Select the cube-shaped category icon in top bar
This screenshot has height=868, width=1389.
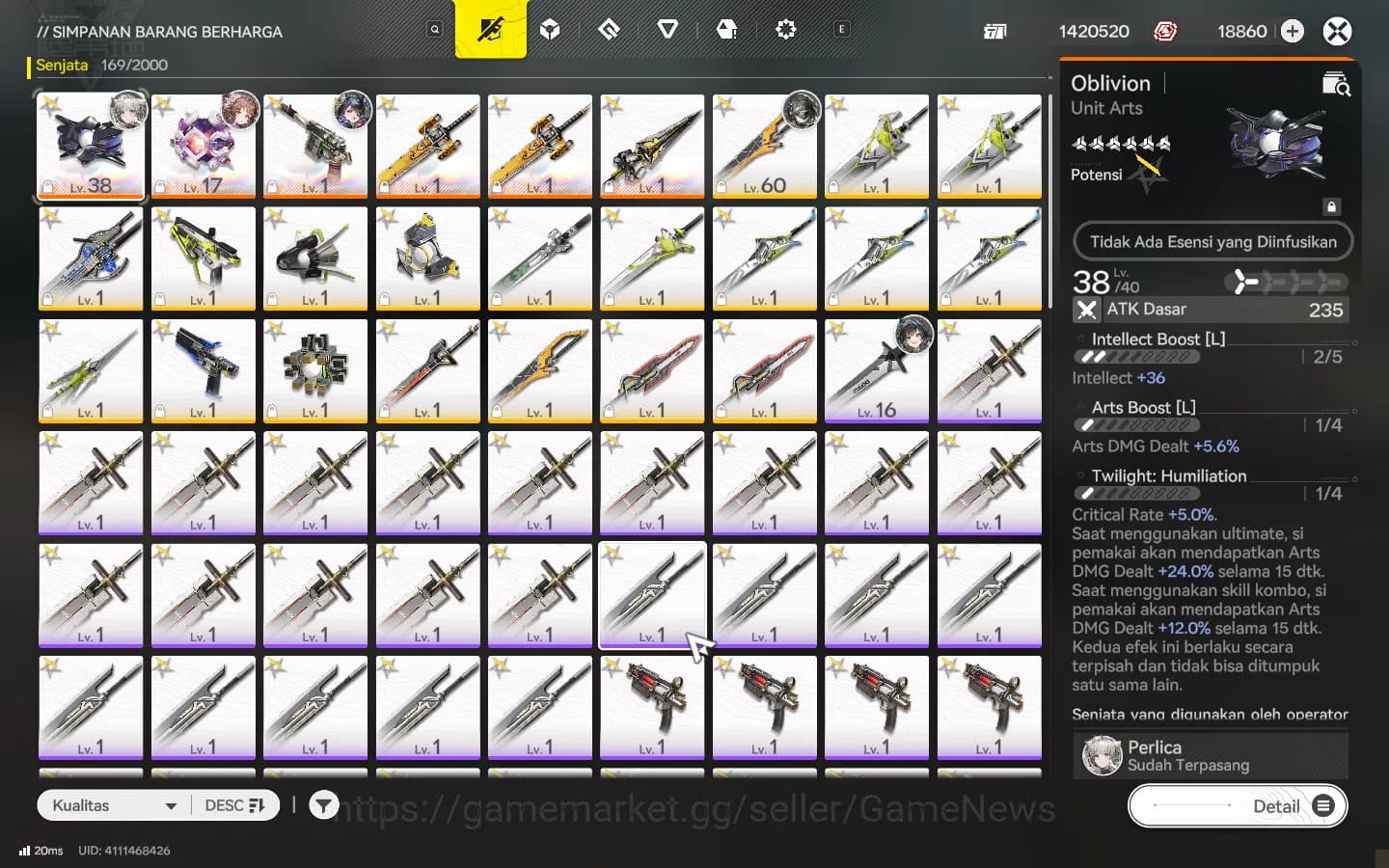550,29
